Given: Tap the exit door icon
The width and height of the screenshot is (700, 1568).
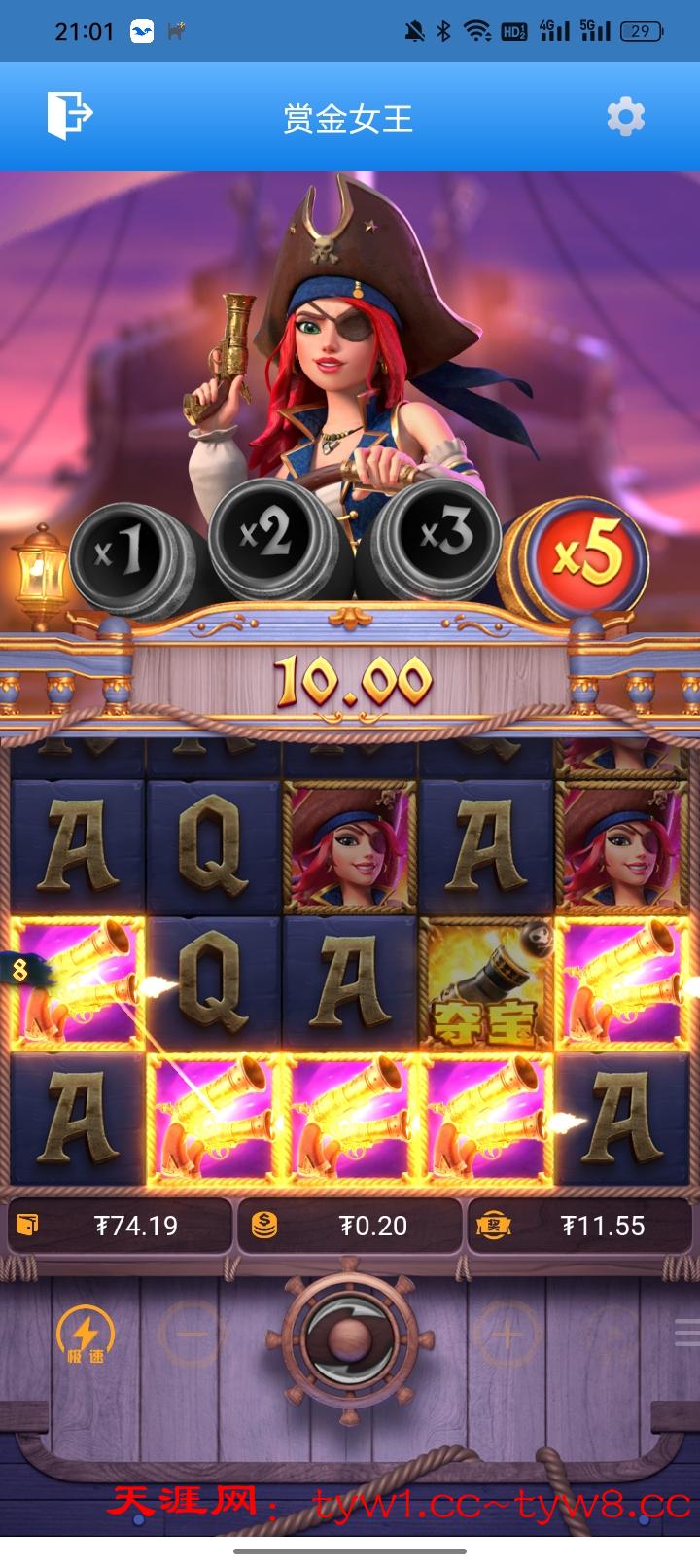Looking at the screenshot, I should pos(69,117).
